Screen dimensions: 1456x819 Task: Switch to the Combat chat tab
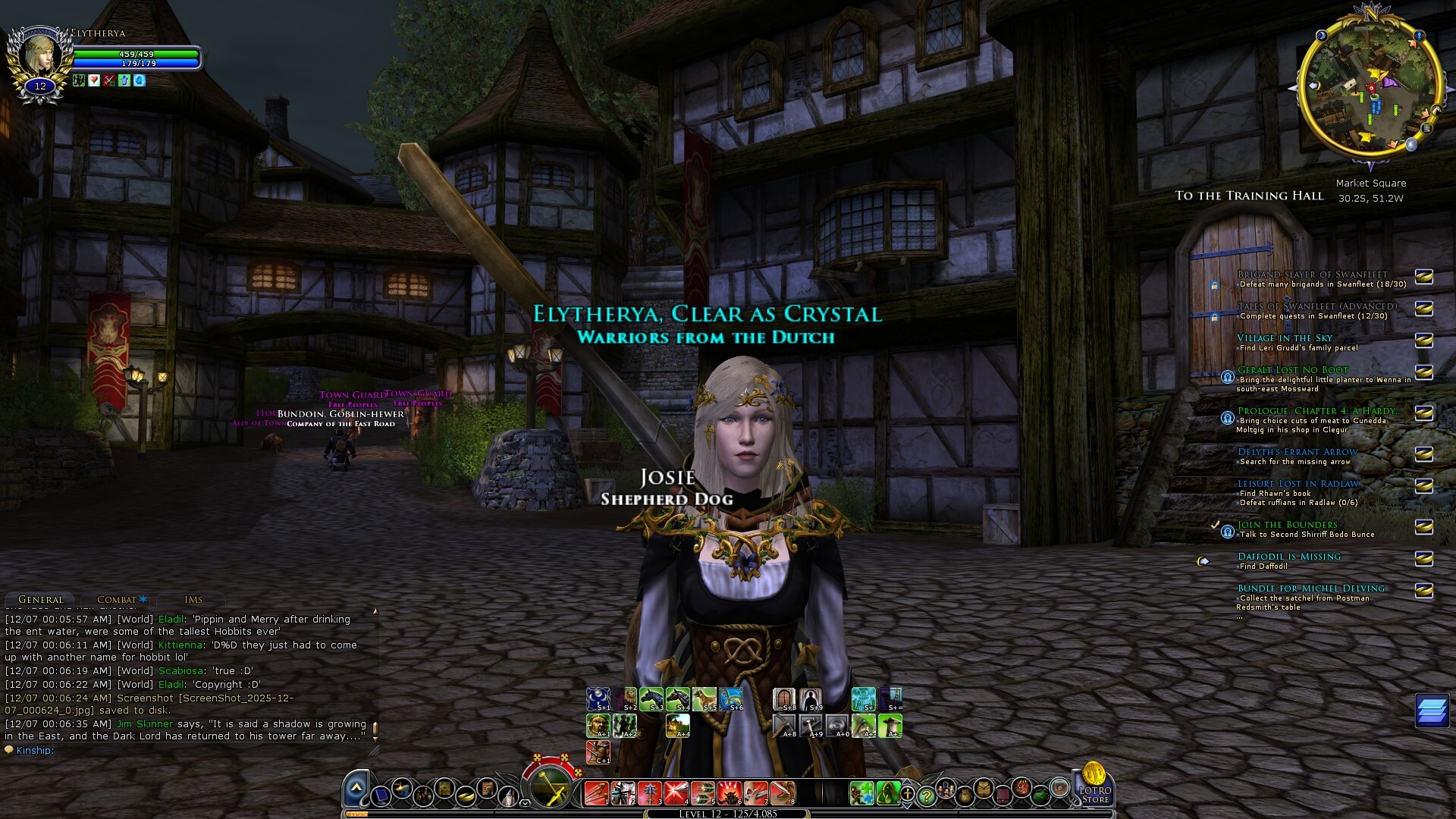pos(117,599)
